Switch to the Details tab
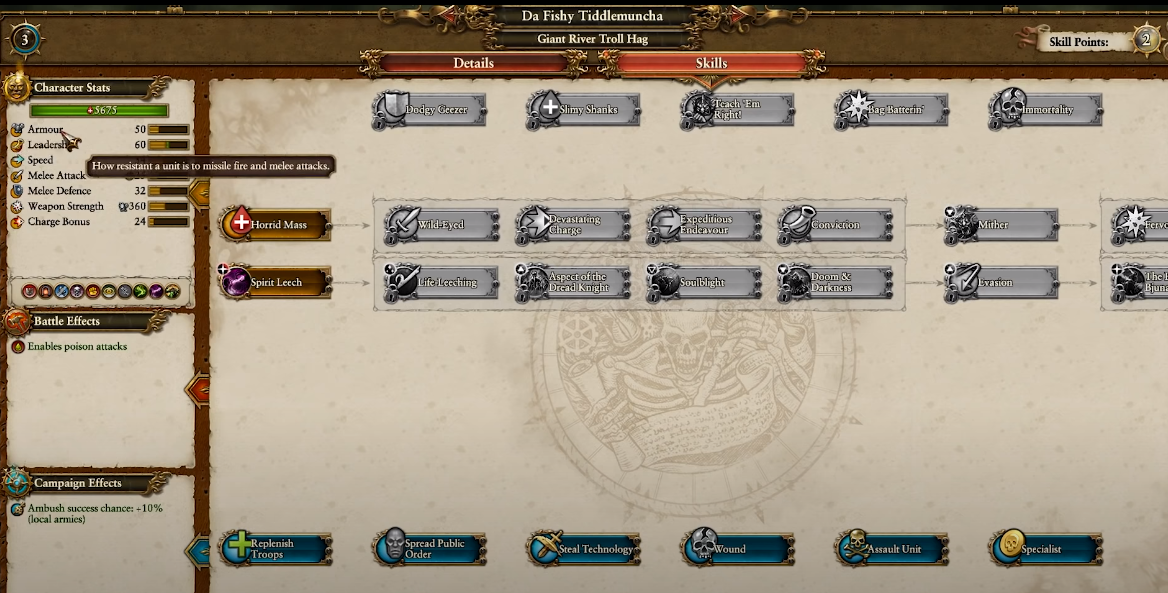 (x=473, y=63)
